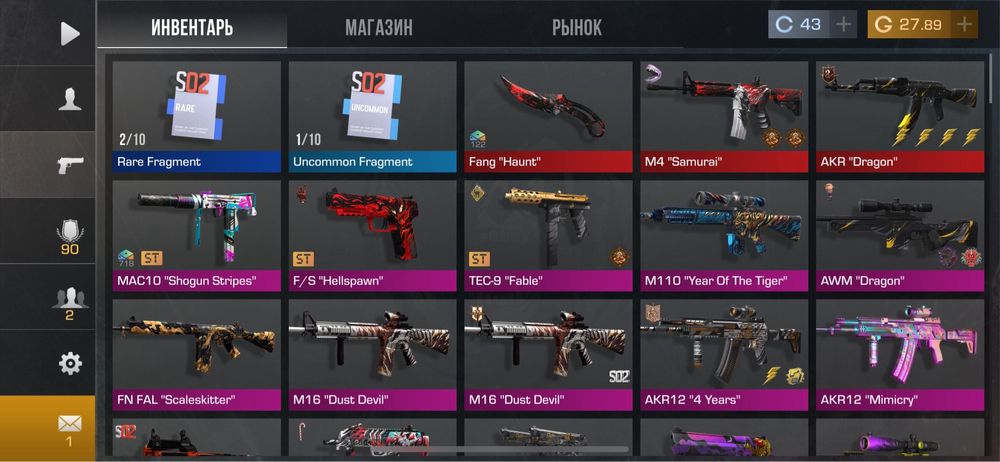Open the player profile icon
The height and width of the screenshot is (462, 1000).
click(x=69, y=99)
